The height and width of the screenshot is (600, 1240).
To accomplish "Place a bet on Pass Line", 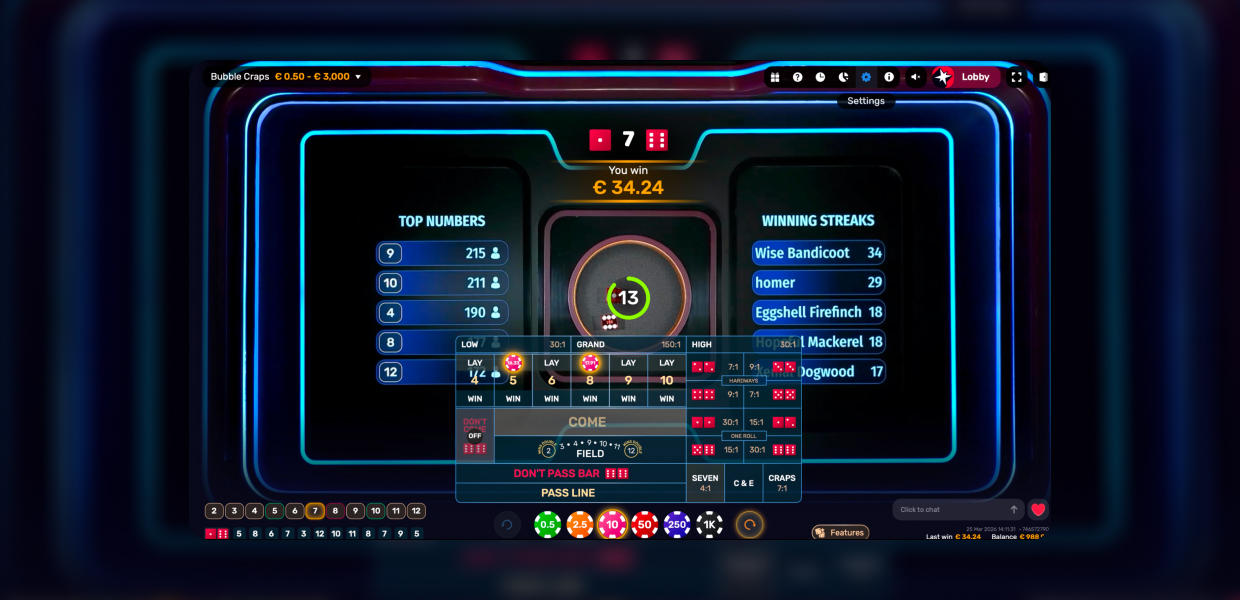I will click(568, 493).
